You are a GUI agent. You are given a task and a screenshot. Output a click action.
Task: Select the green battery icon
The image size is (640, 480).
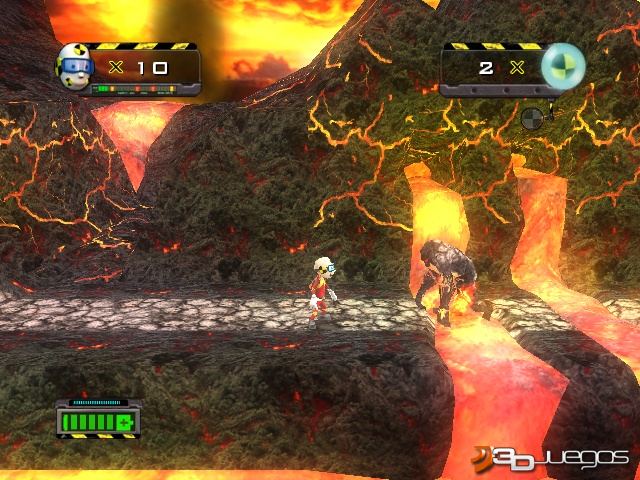[97, 421]
